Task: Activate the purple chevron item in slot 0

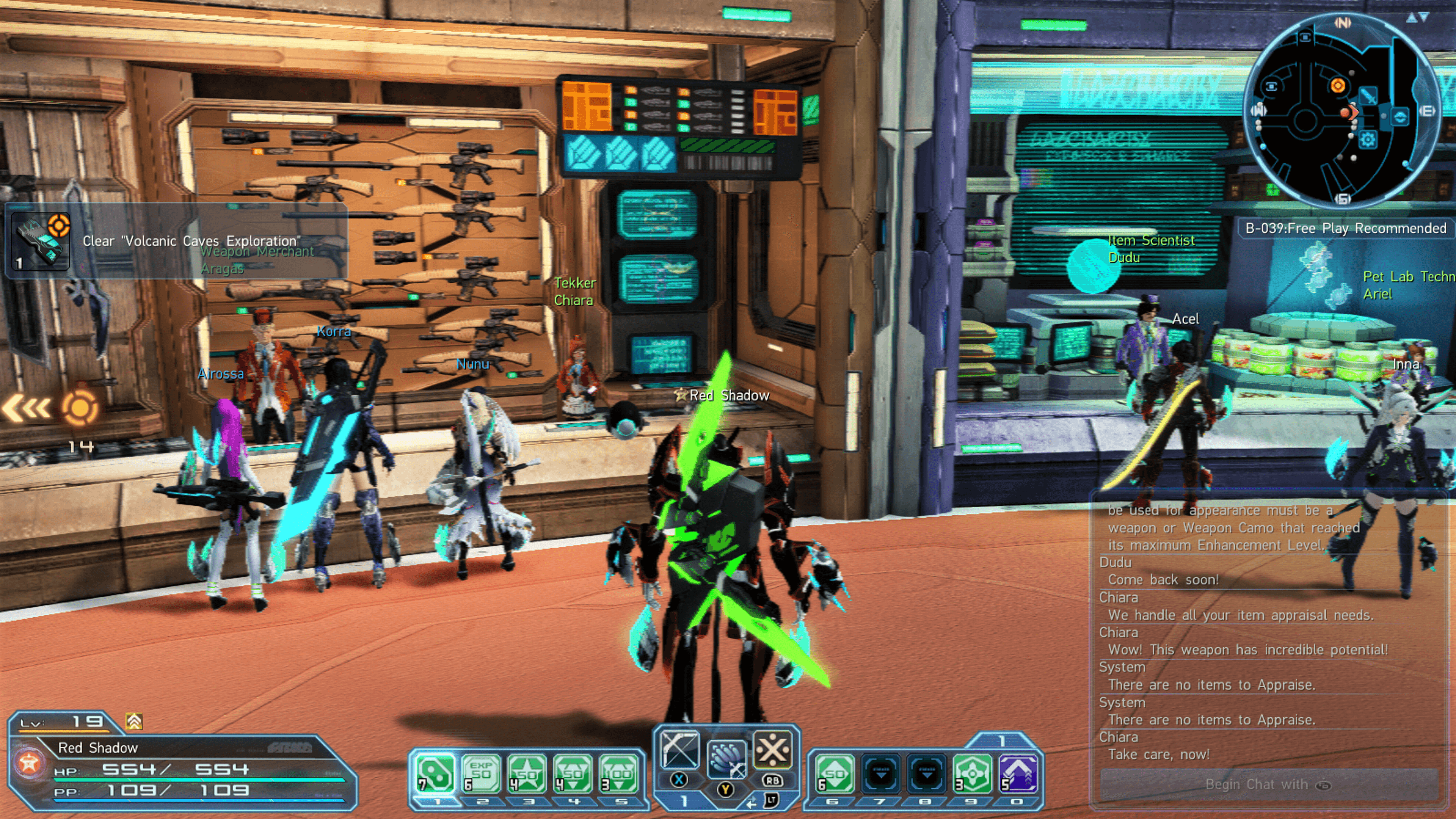Action: 1018,773
